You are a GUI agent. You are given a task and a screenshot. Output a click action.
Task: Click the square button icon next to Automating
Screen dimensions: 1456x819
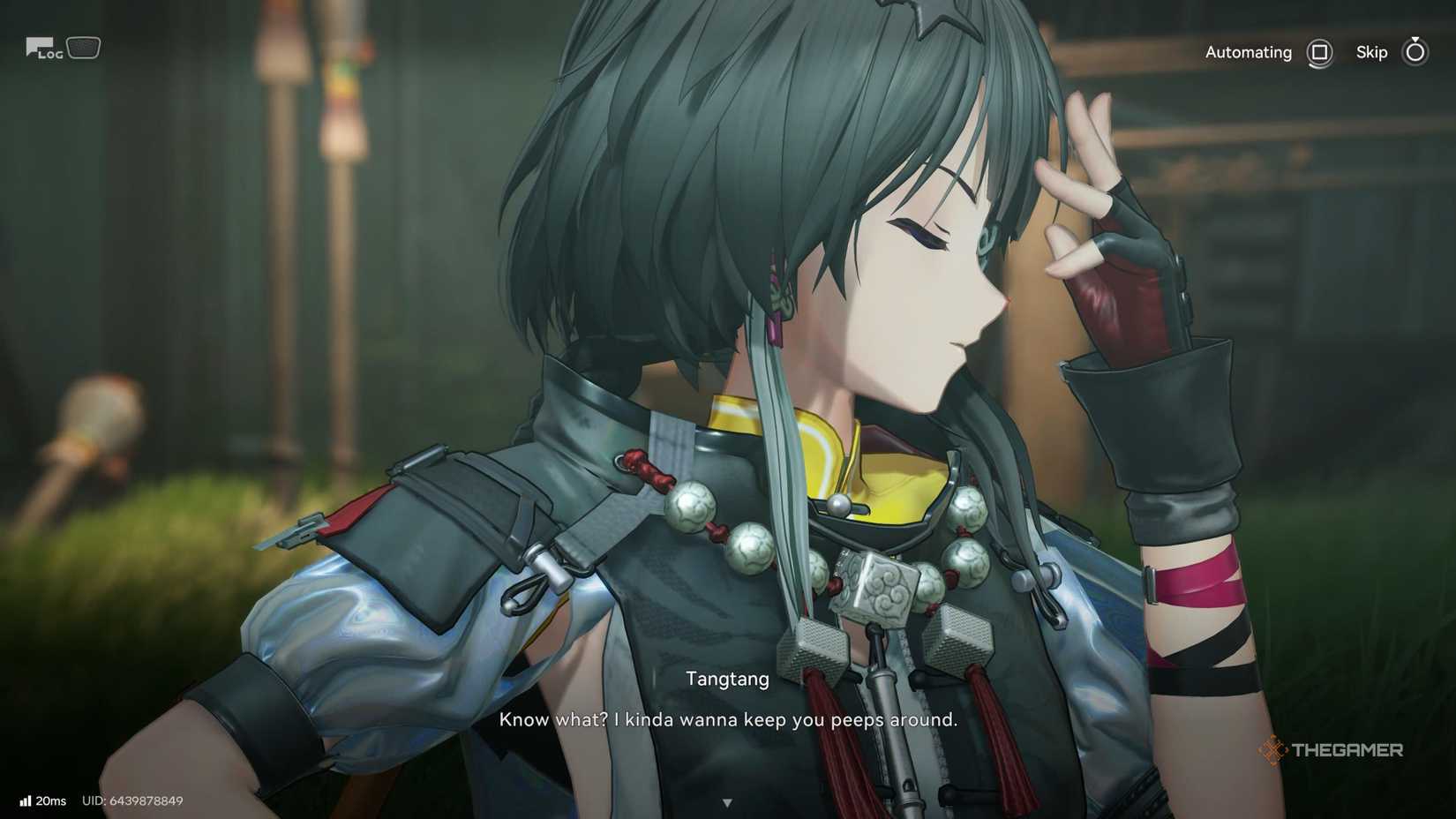coord(1320,53)
